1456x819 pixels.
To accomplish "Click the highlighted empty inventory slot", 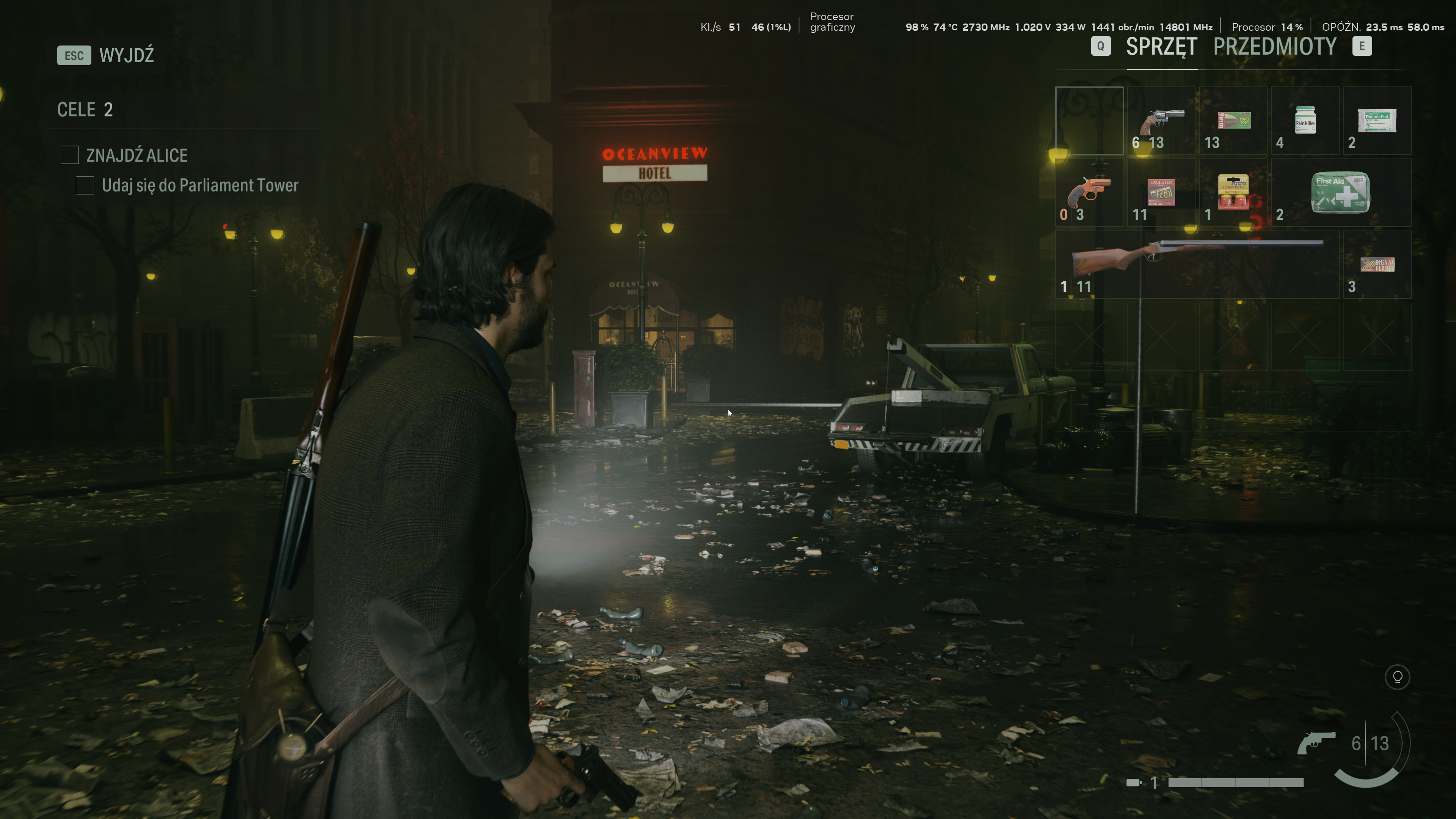I will coord(1089,121).
